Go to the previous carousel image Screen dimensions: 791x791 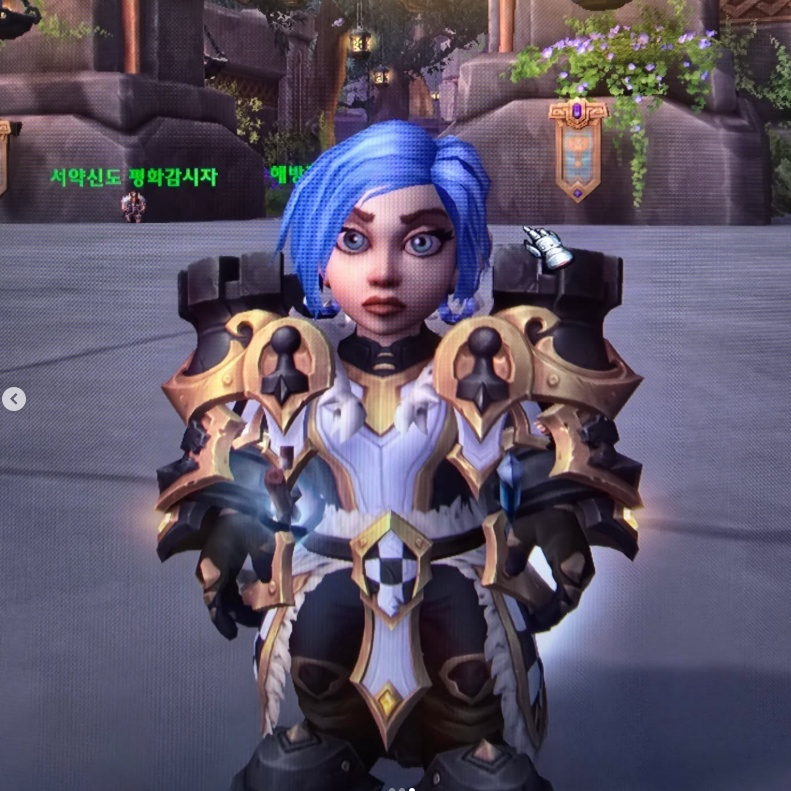pos(14,400)
